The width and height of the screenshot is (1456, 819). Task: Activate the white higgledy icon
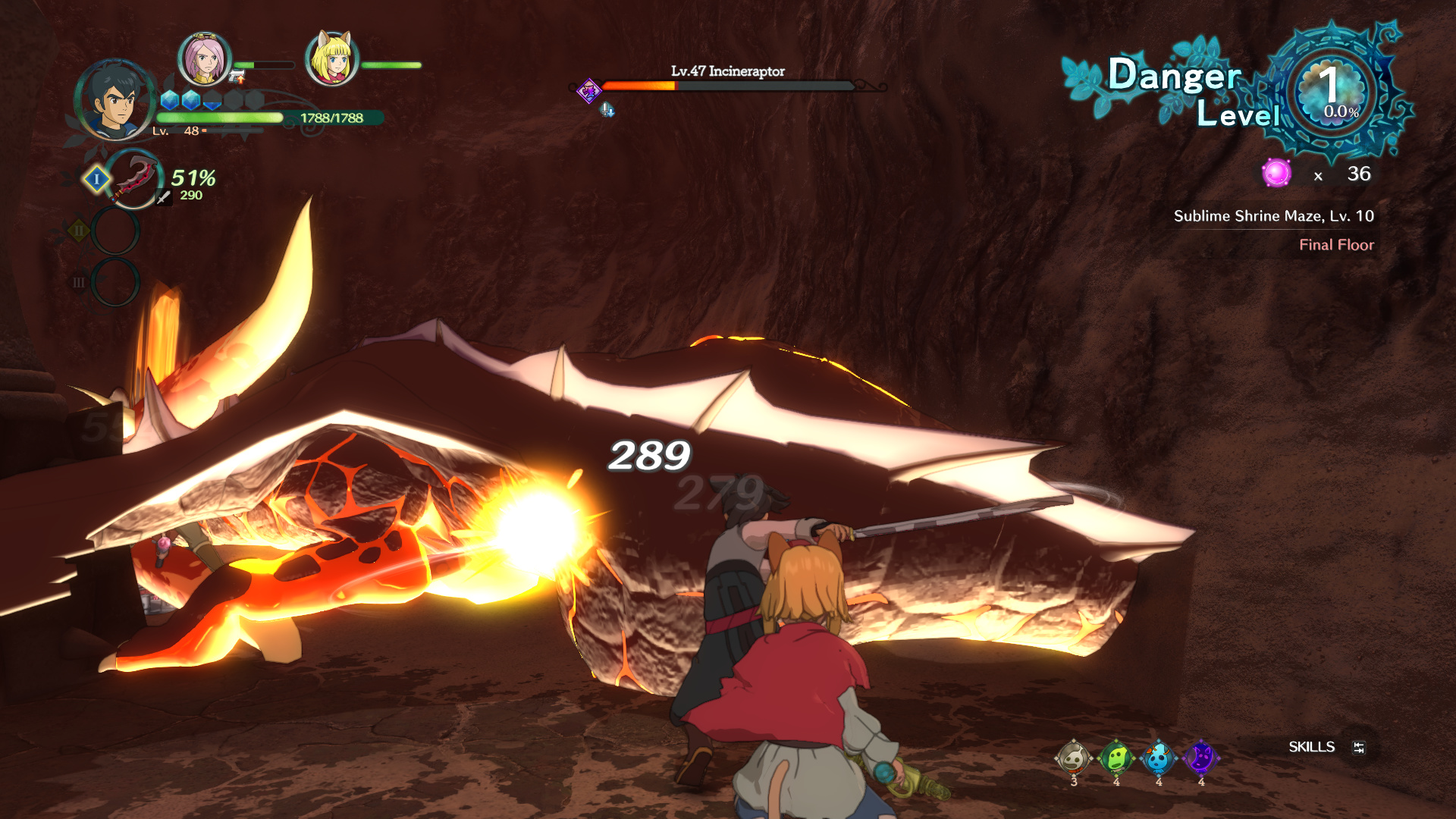[x=1073, y=757]
